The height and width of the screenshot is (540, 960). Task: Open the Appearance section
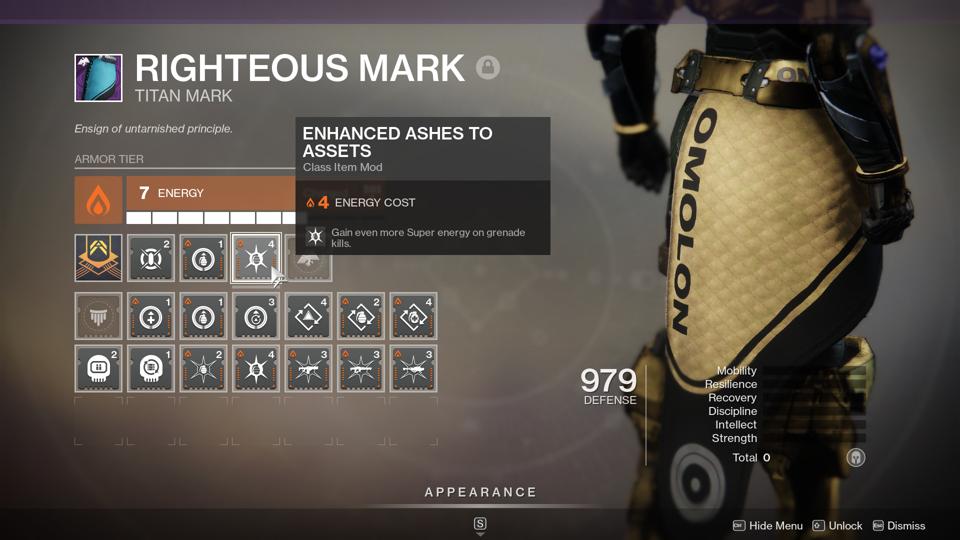pyautogui.click(x=480, y=492)
